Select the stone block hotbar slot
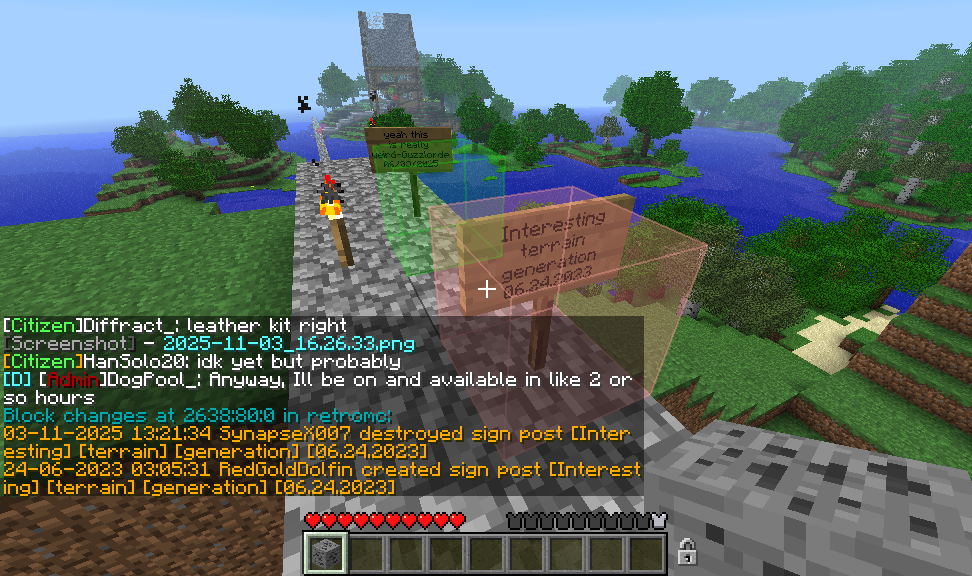Image resolution: width=972 pixels, height=576 pixels. coord(325,553)
